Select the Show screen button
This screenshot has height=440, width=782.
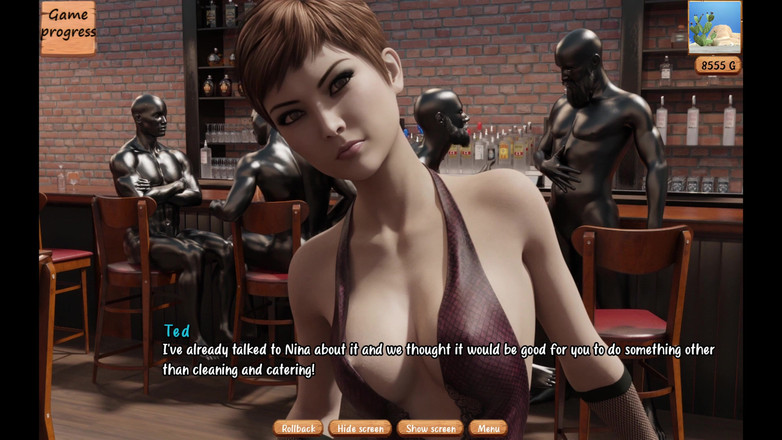tap(430, 428)
